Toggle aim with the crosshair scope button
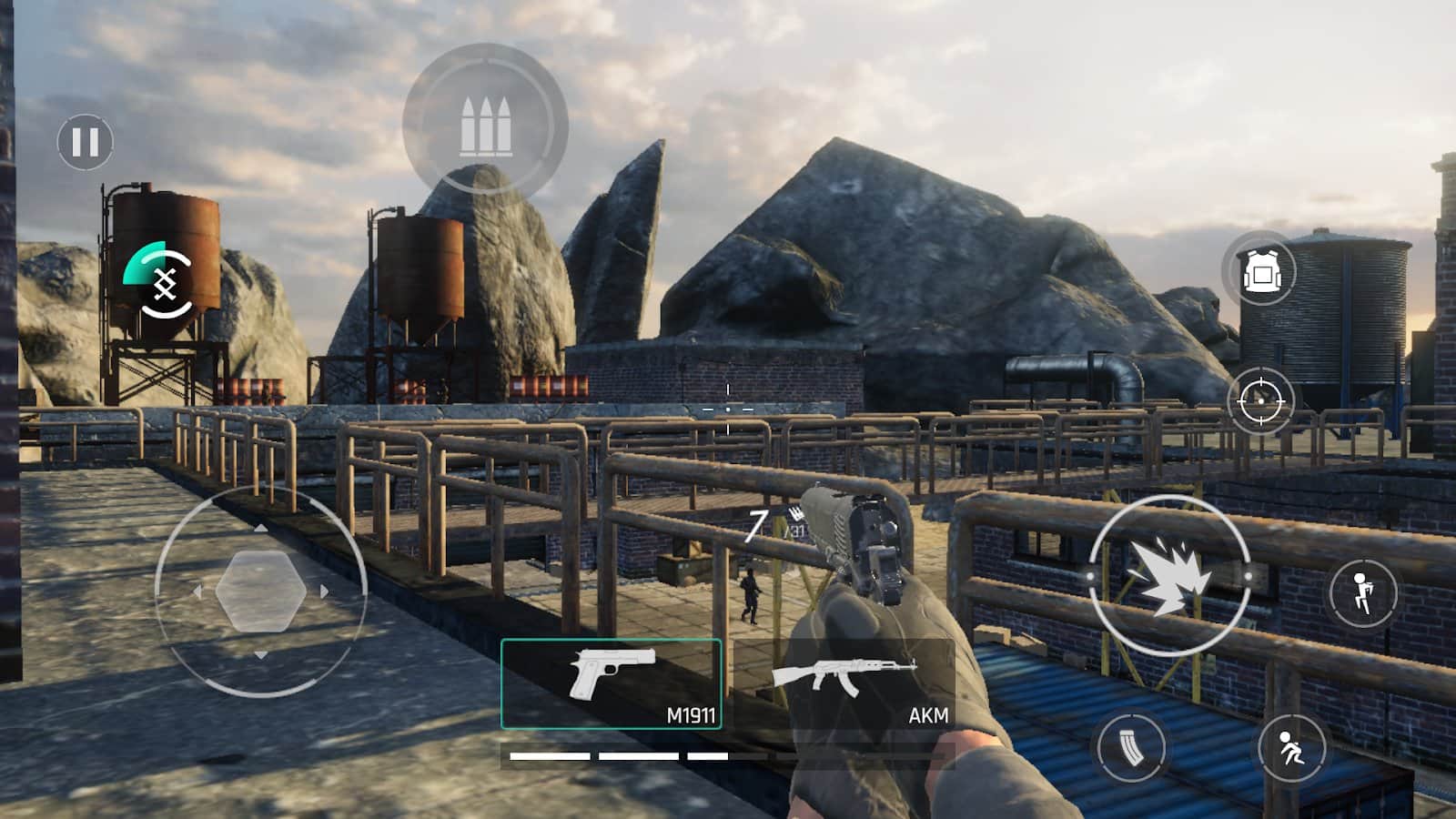Screen dimensions: 1456x819 click(x=1260, y=400)
